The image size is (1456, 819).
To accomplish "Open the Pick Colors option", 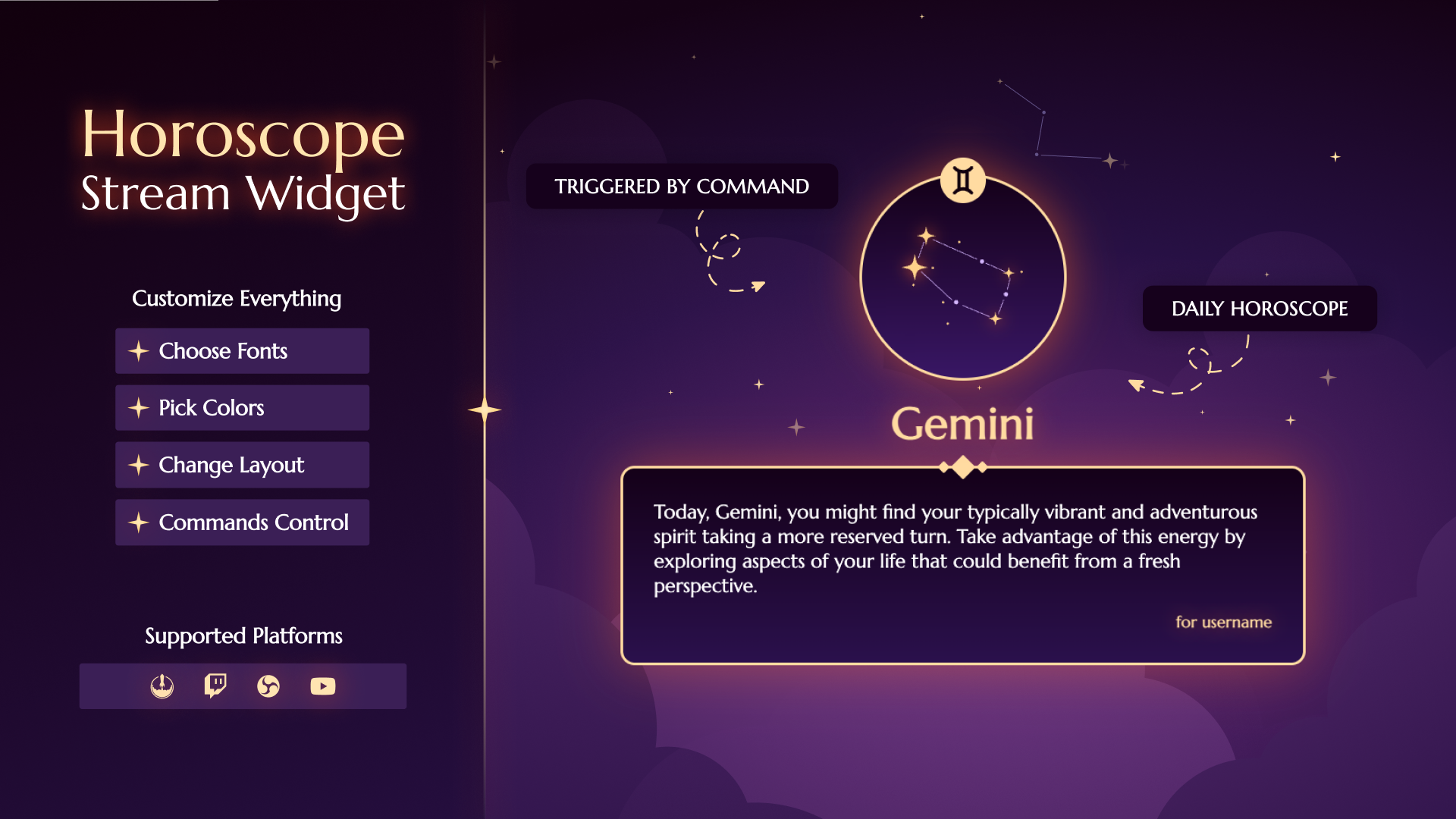I will [x=242, y=408].
